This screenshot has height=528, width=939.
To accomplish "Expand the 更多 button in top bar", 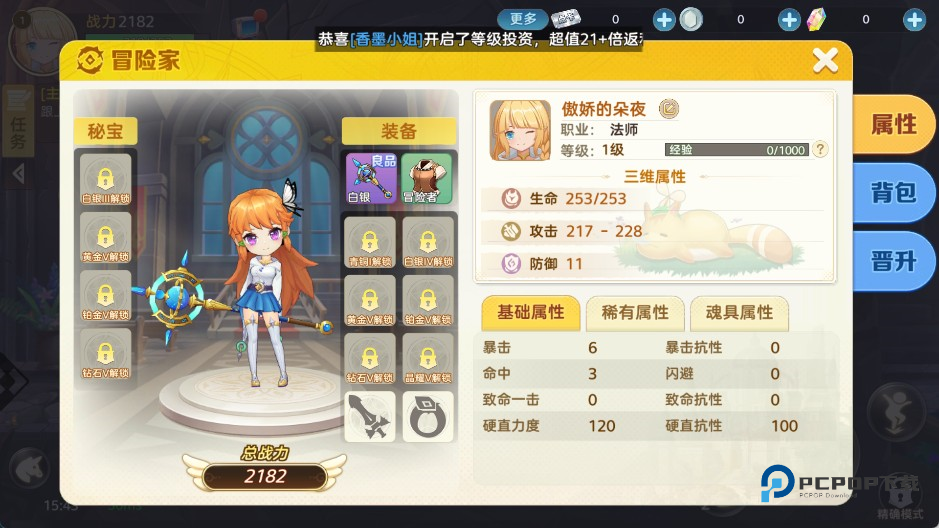I will click(524, 19).
